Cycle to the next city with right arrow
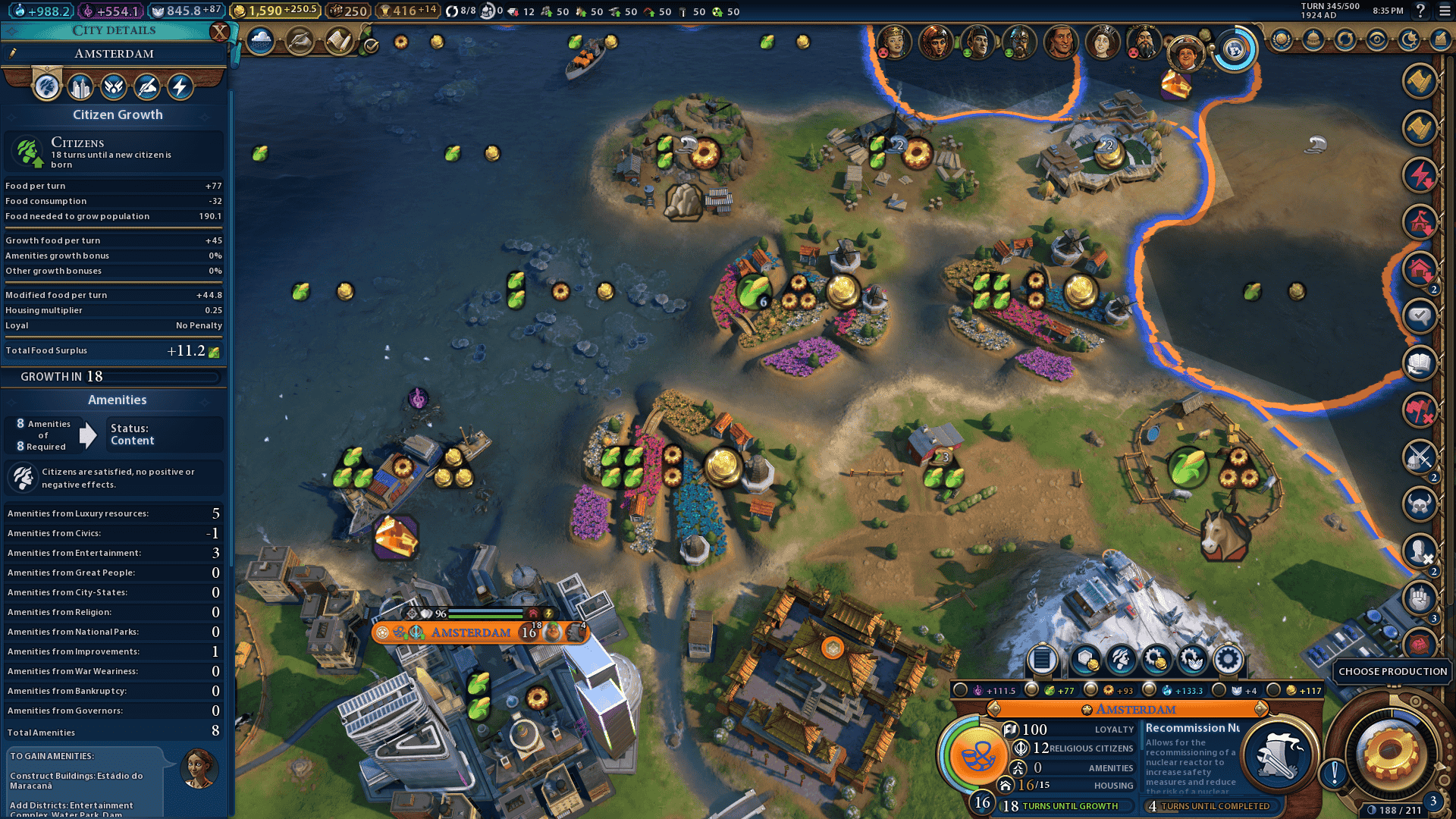This screenshot has width=1456, height=819. (1260, 709)
